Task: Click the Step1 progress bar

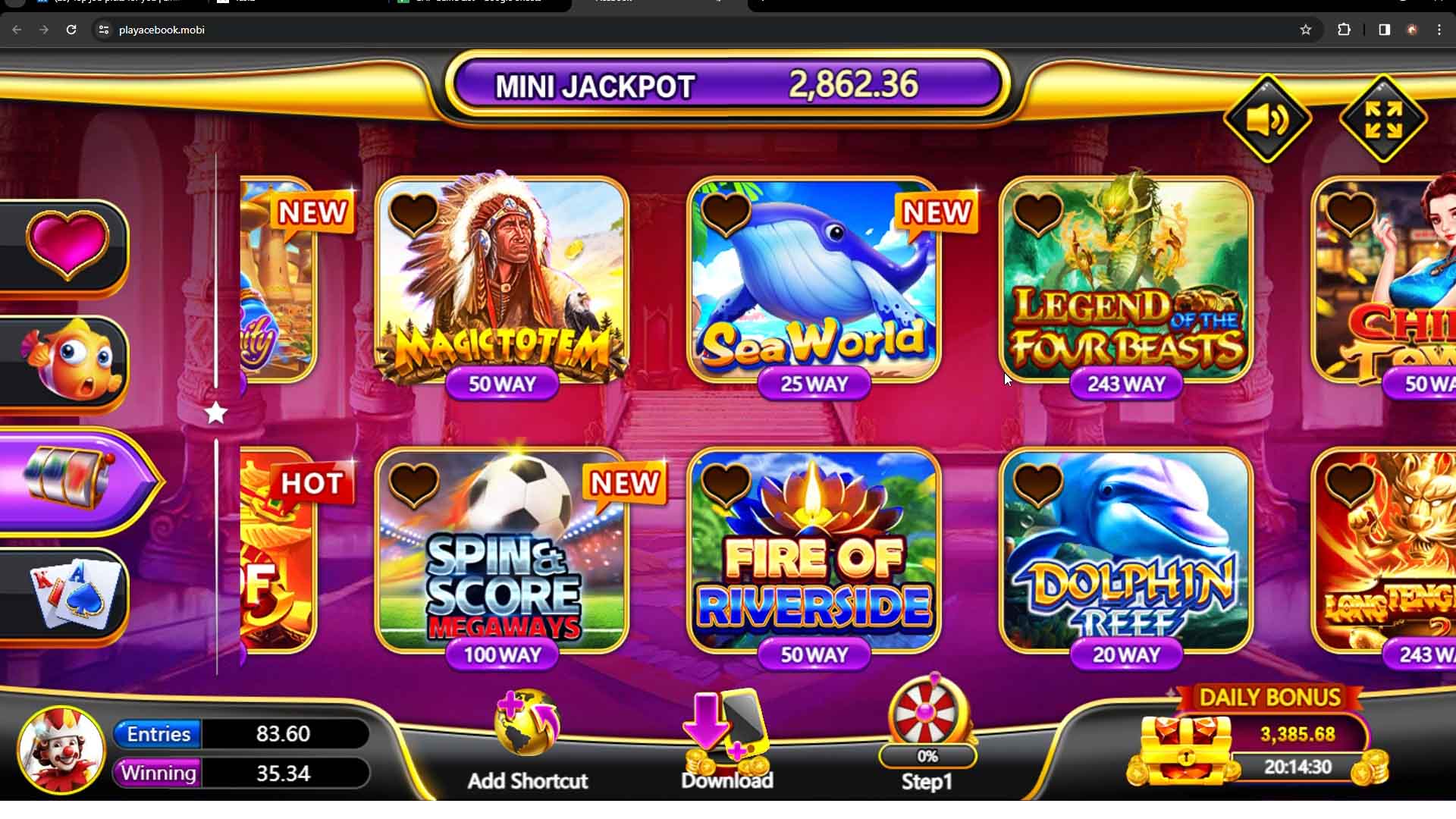Action: click(x=927, y=756)
